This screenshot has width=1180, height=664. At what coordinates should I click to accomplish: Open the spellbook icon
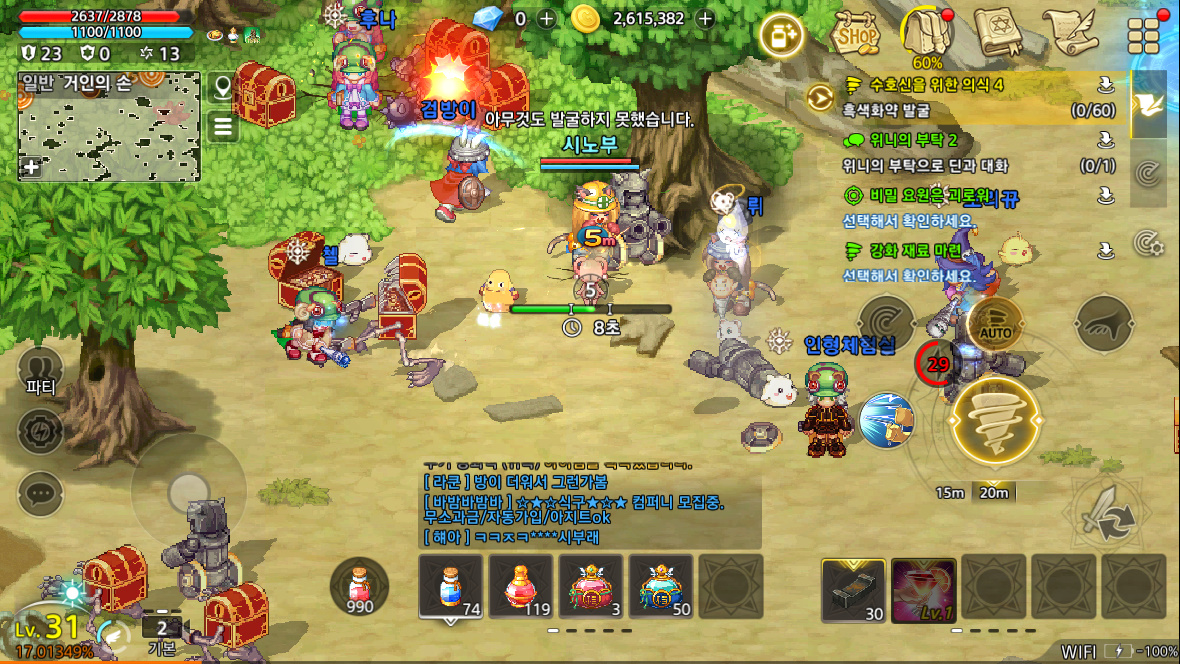click(996, 33)
